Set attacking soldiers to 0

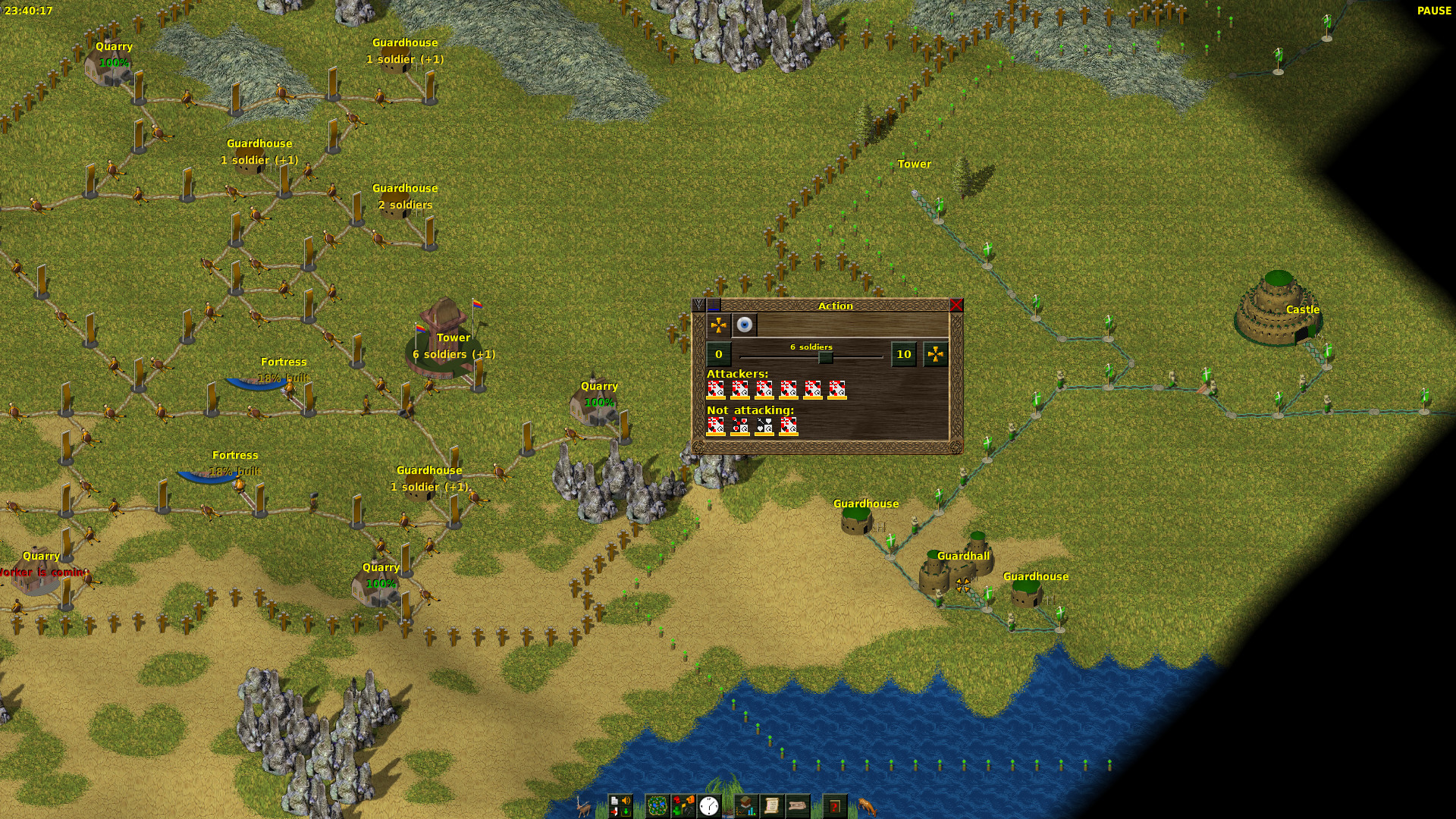tap(719, 354)
